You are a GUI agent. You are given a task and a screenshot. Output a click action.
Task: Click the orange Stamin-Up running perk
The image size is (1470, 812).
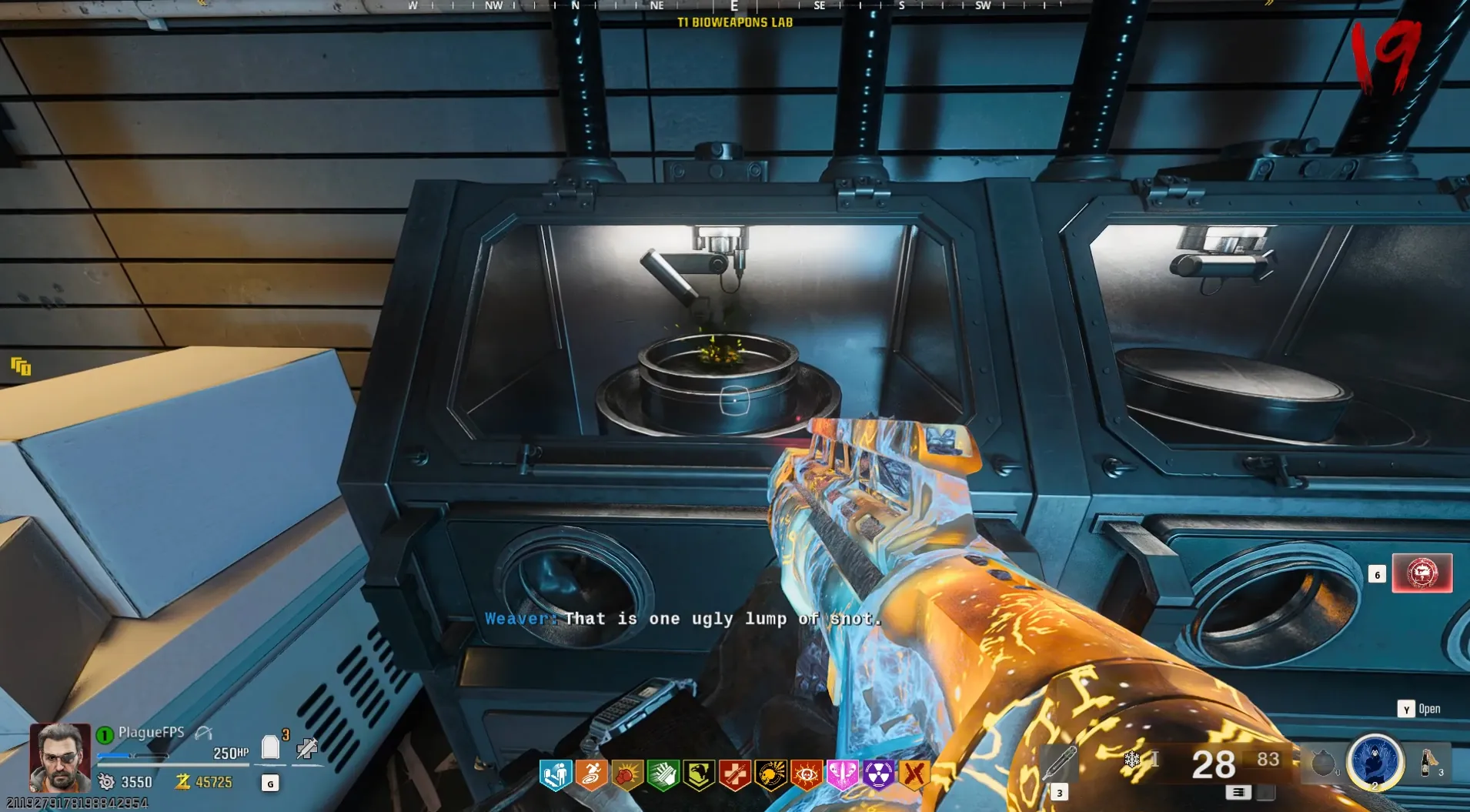pos(591,774)
